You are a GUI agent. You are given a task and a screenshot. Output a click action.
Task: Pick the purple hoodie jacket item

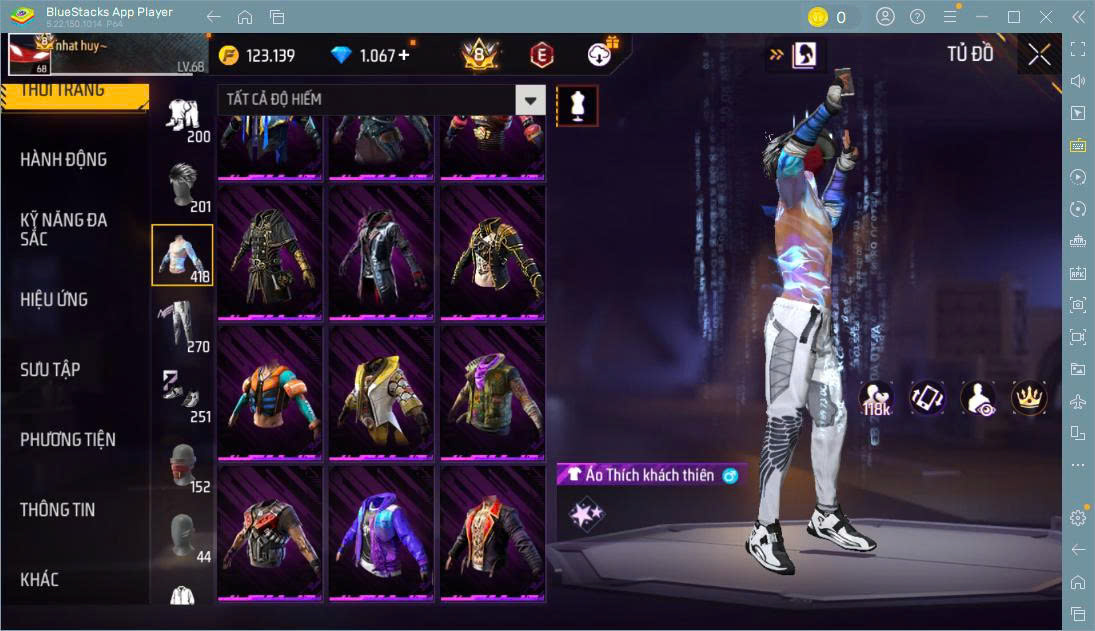pos(381,531)
